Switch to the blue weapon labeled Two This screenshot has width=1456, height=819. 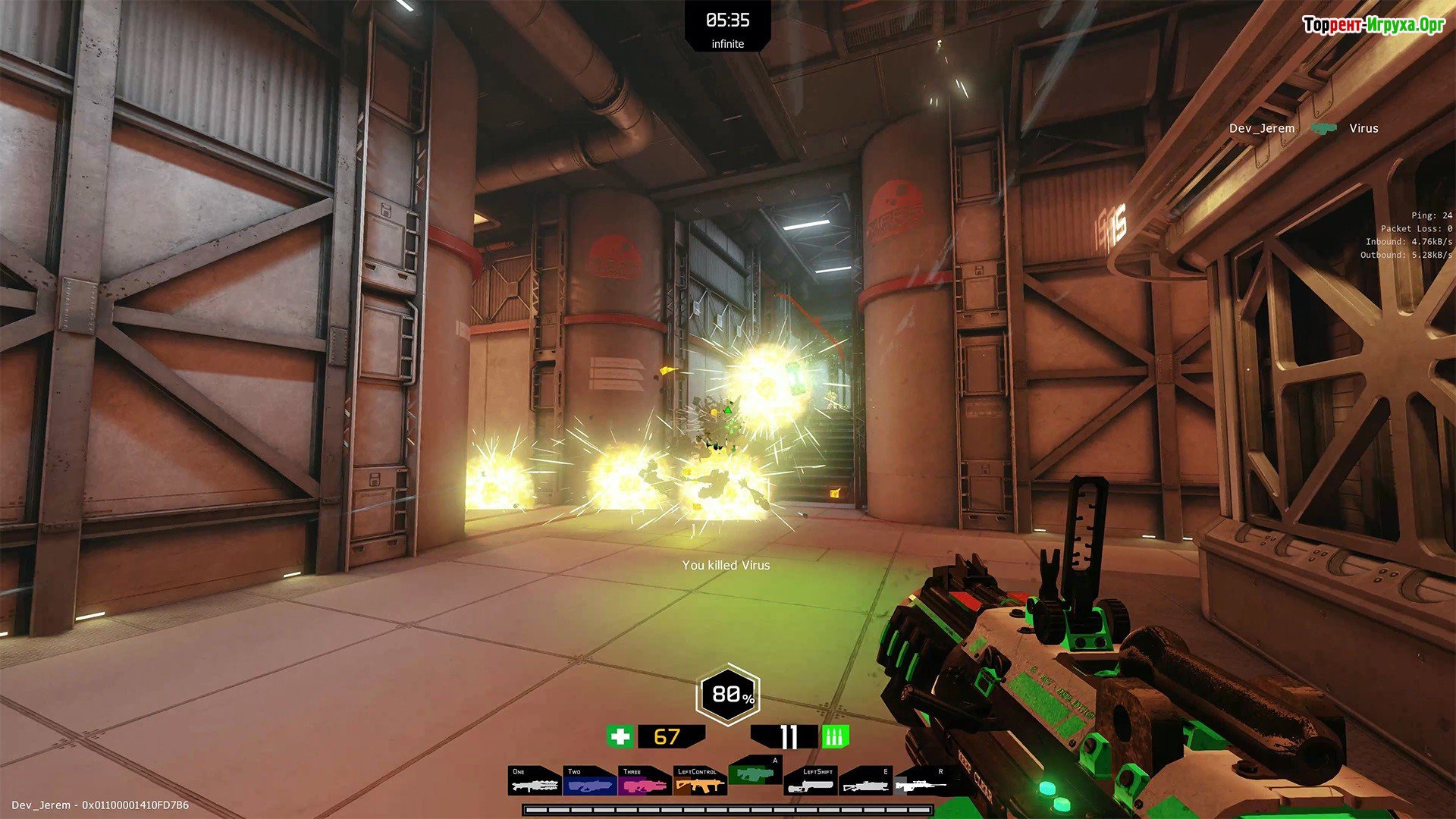[x=590, y=782]
